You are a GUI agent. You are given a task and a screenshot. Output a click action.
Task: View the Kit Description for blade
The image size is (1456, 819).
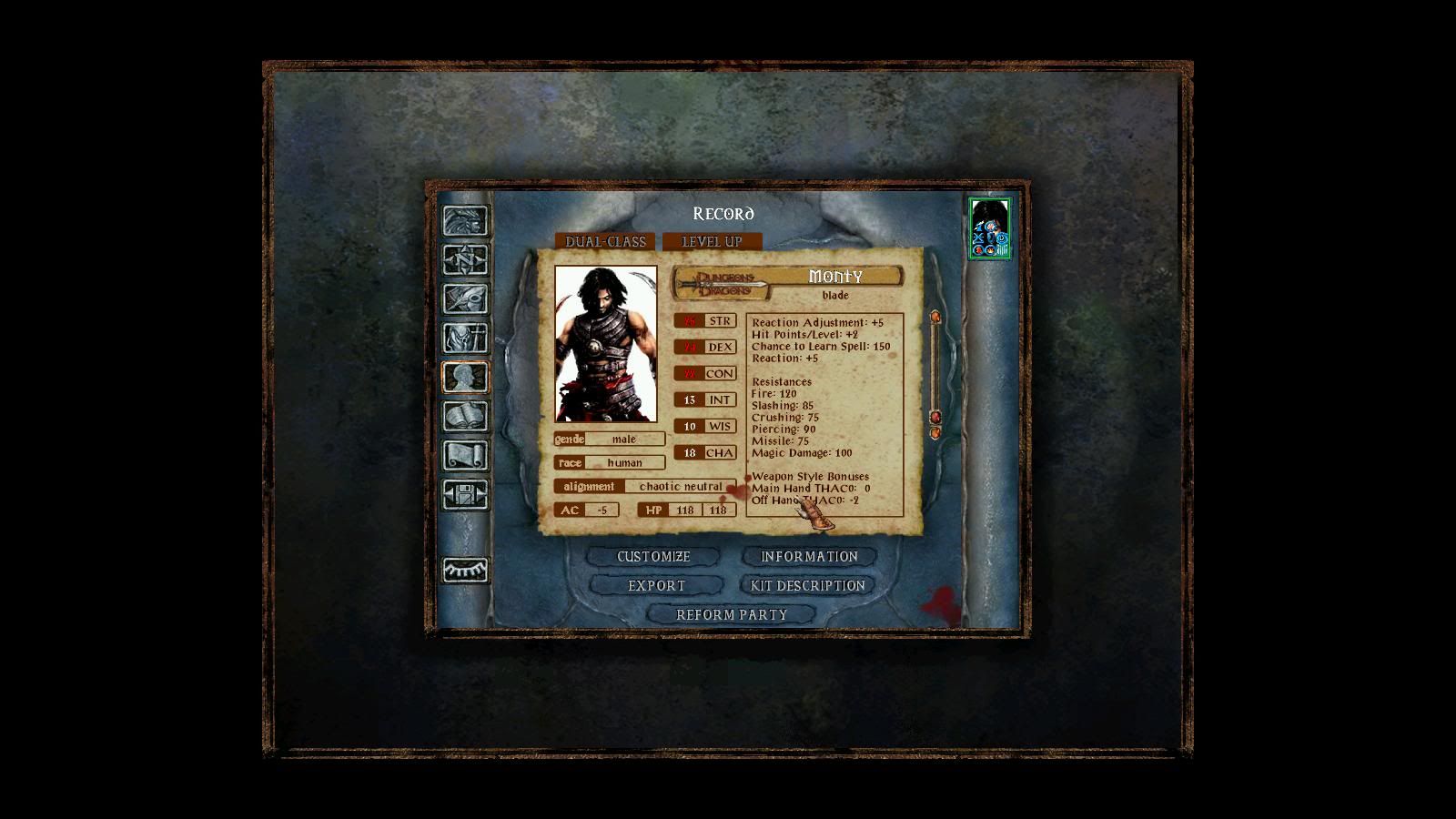click(807, 586)
